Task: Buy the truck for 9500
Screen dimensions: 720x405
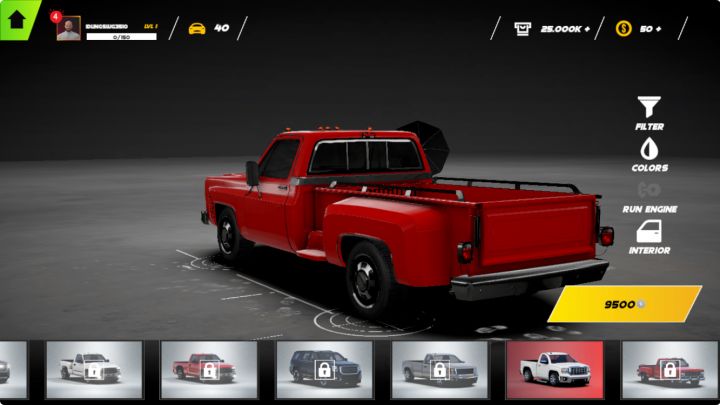Action: (x=623, y=304)
